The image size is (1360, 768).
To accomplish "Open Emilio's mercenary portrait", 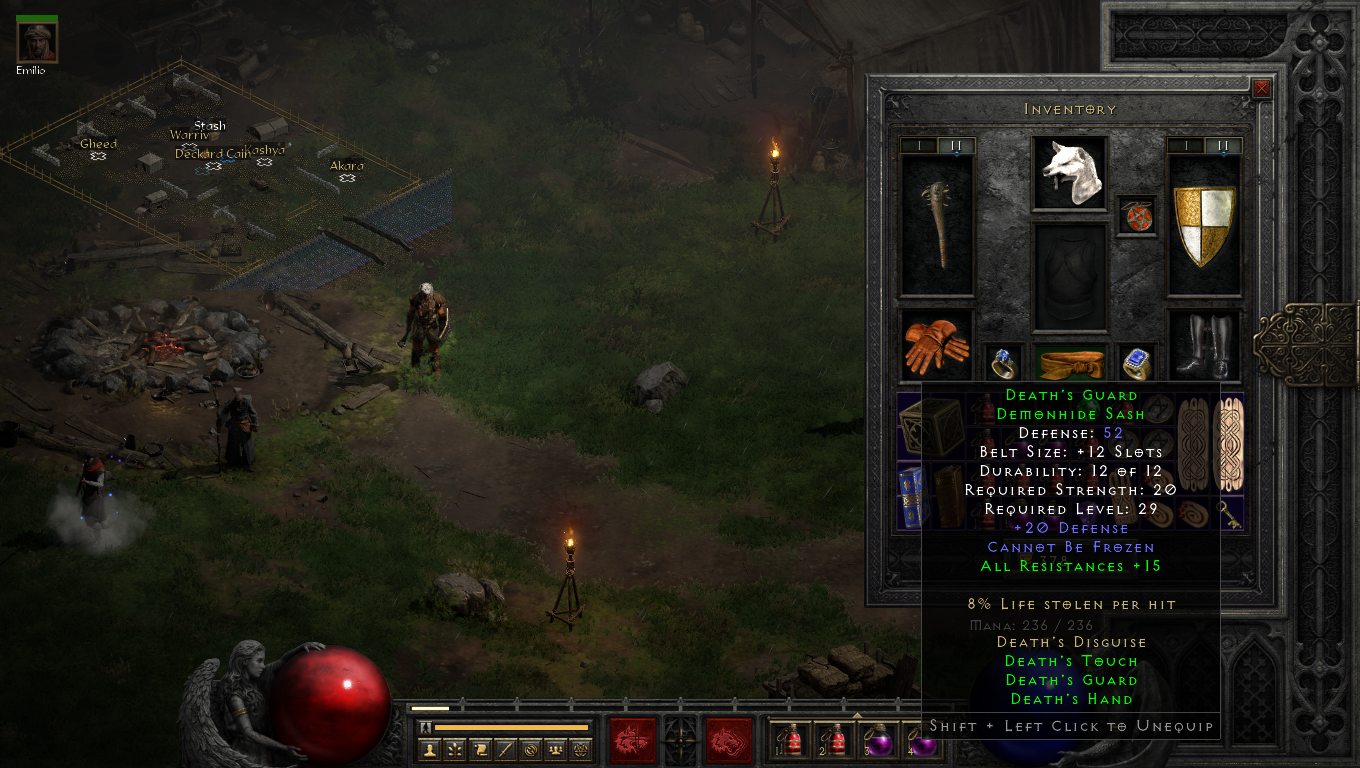I will [x=37, y=41].
